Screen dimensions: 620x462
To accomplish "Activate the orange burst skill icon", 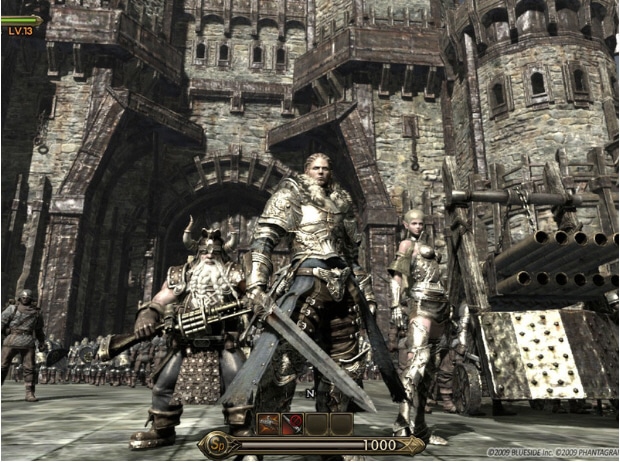I will 269,424.
